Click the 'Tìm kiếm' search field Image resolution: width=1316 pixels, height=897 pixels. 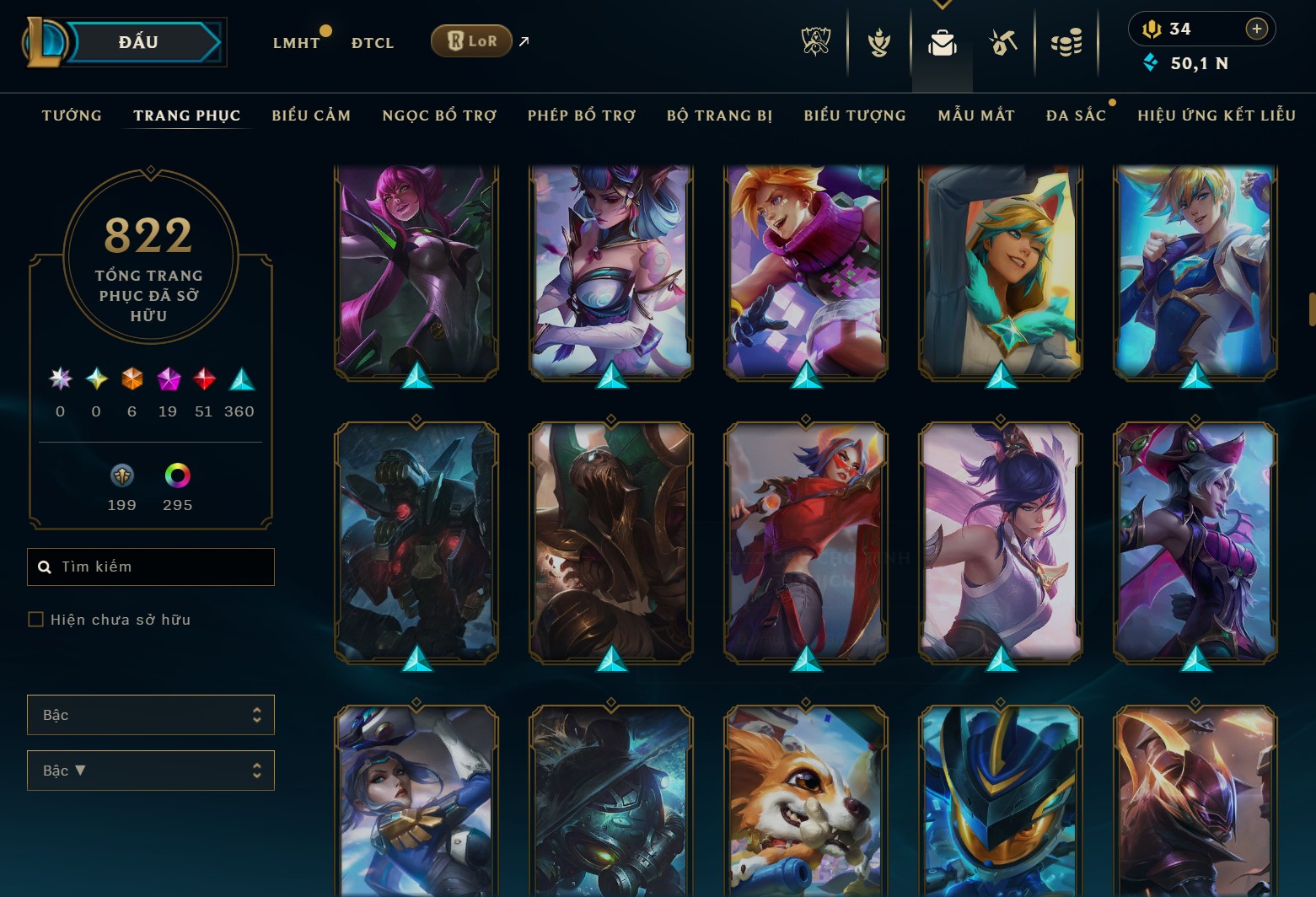click(x=150, y=567)
